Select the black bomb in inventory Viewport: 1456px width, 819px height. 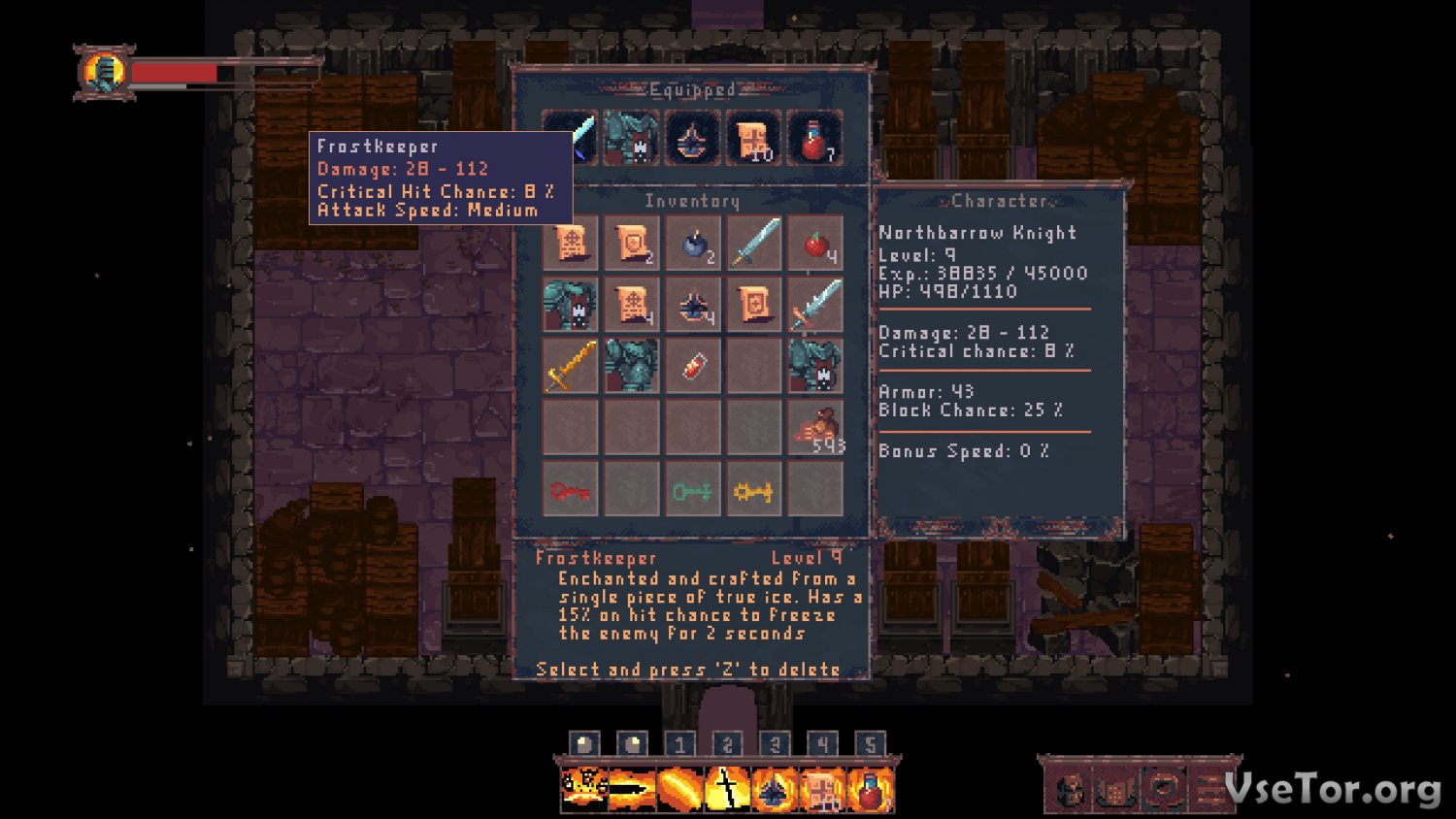[x=693, y=243]
